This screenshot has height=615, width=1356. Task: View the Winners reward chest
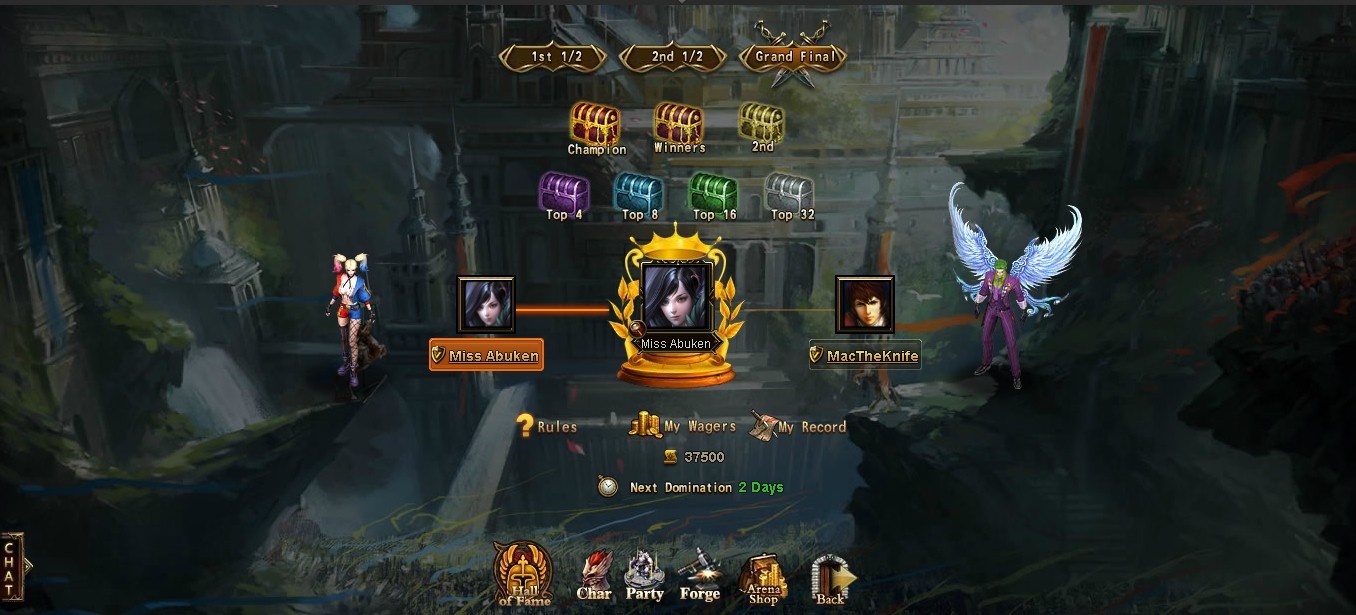679,124
